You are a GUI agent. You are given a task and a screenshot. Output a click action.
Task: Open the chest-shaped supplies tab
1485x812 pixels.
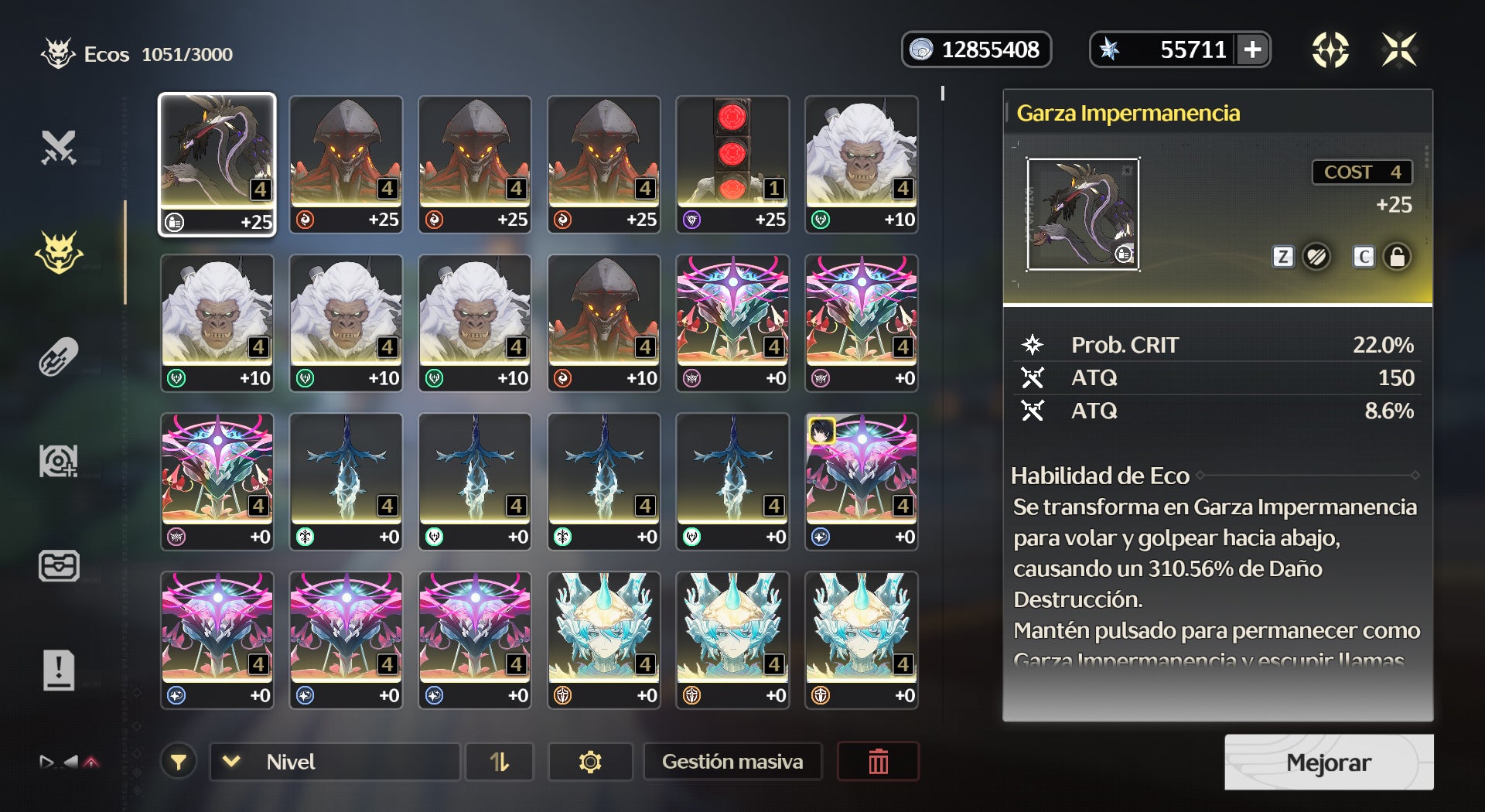pyautogui.click(x=59, y=565)
